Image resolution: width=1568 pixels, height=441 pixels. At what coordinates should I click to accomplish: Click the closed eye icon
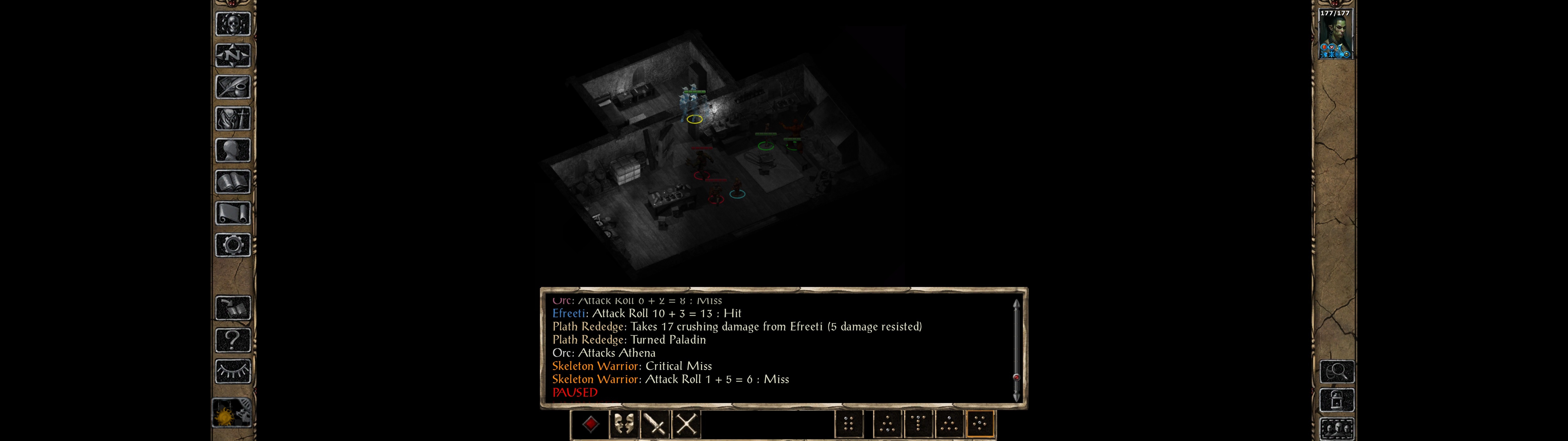pos(232,371)
